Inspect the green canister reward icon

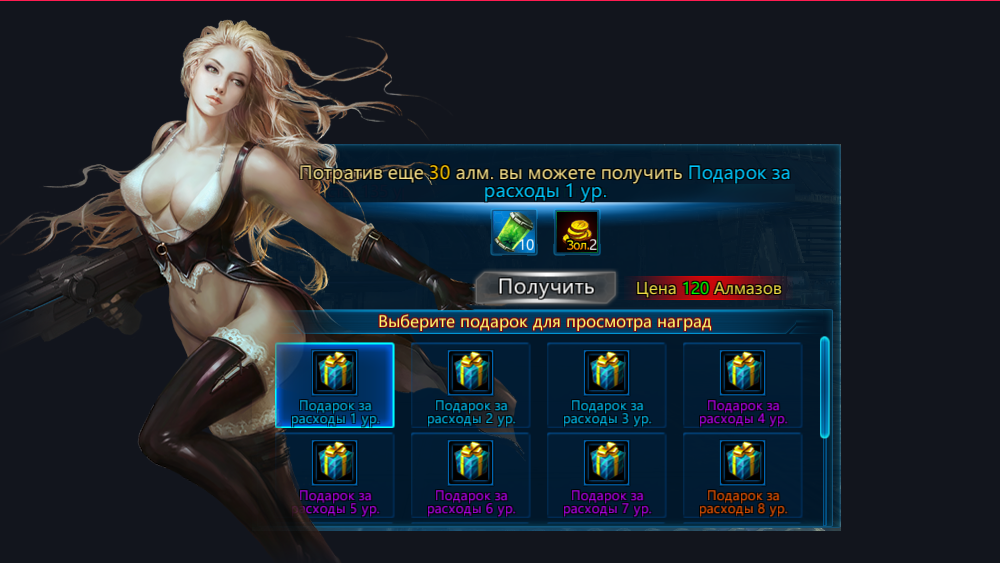point(514,232)
